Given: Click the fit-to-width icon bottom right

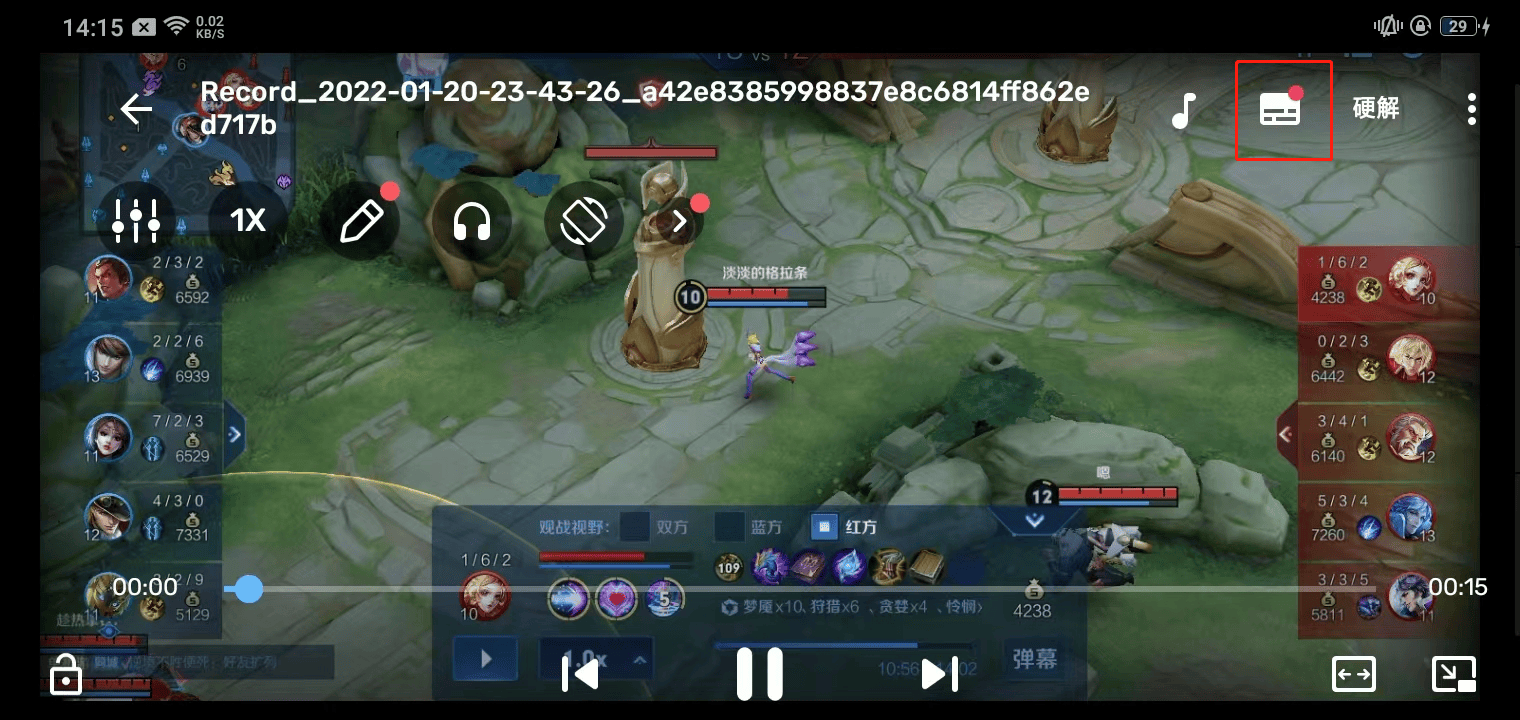Looking at the screenshot, I should 1354,674.
